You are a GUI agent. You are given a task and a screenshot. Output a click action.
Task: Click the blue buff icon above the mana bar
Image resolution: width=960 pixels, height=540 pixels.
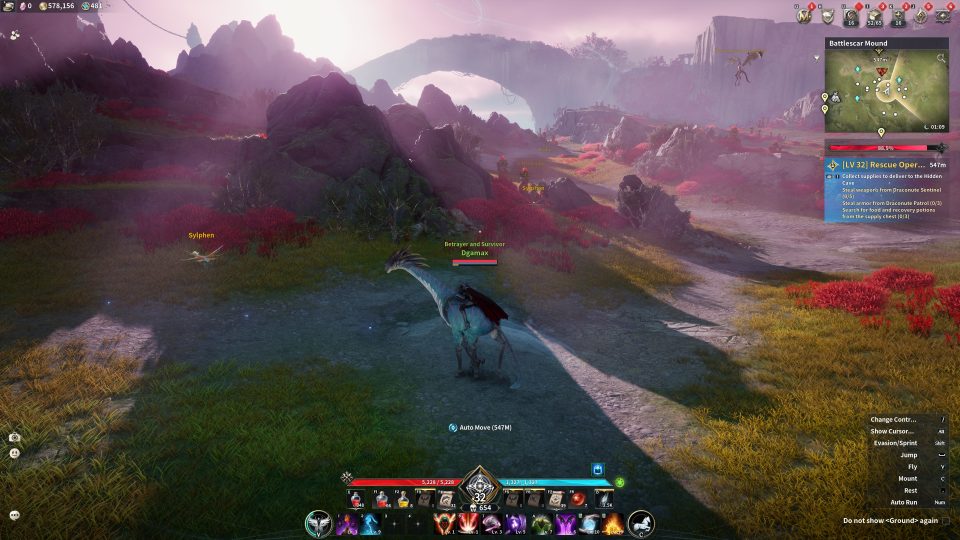coord(598,468)
